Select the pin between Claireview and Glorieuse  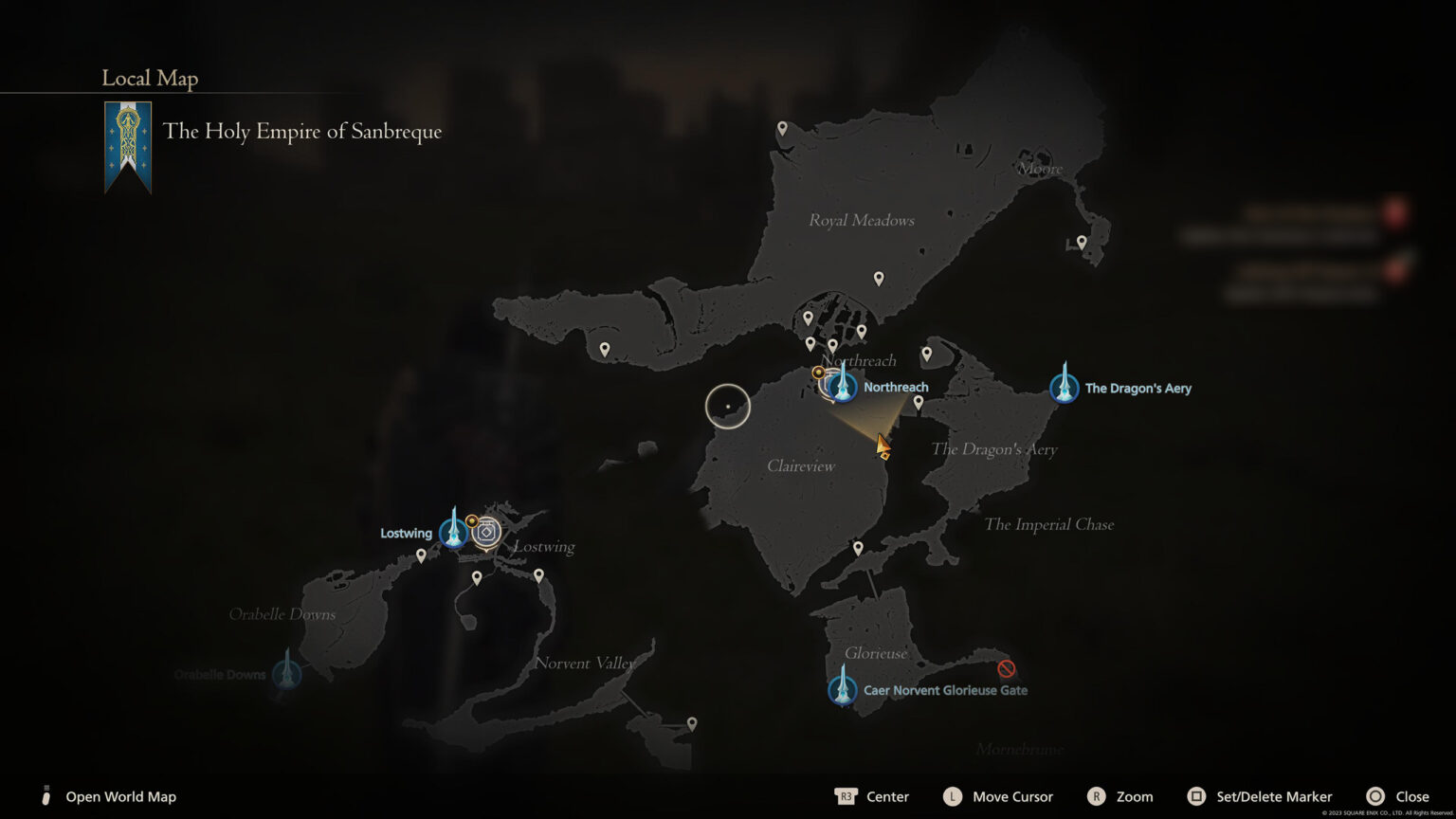tap(858, 548)
